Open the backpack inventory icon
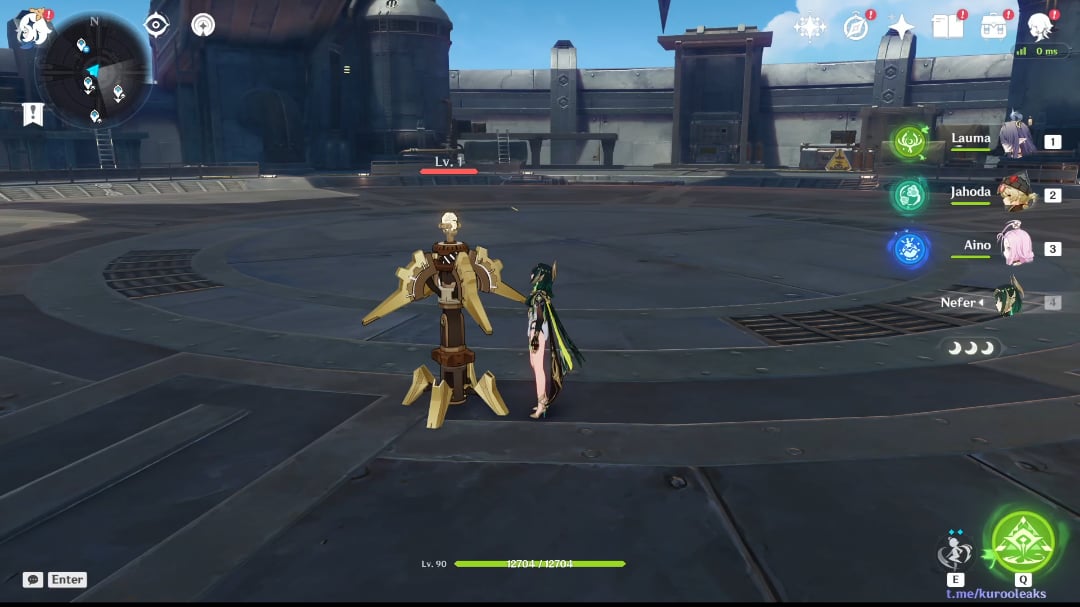Viewport: 1080px width, 607px height. [994, 27]
